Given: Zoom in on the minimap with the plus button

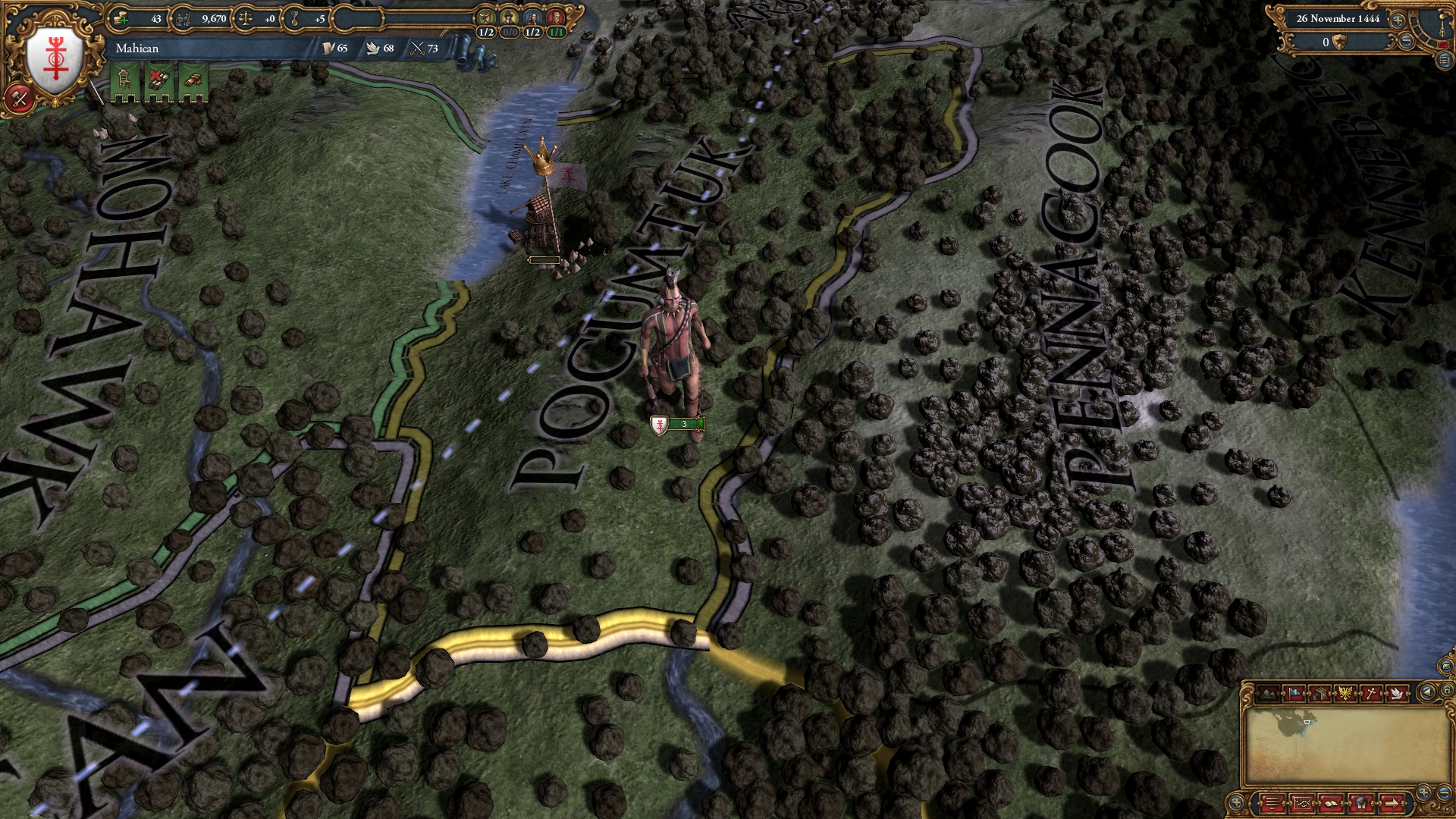Looking at the screenshot, I should (x=1423, y=792).
